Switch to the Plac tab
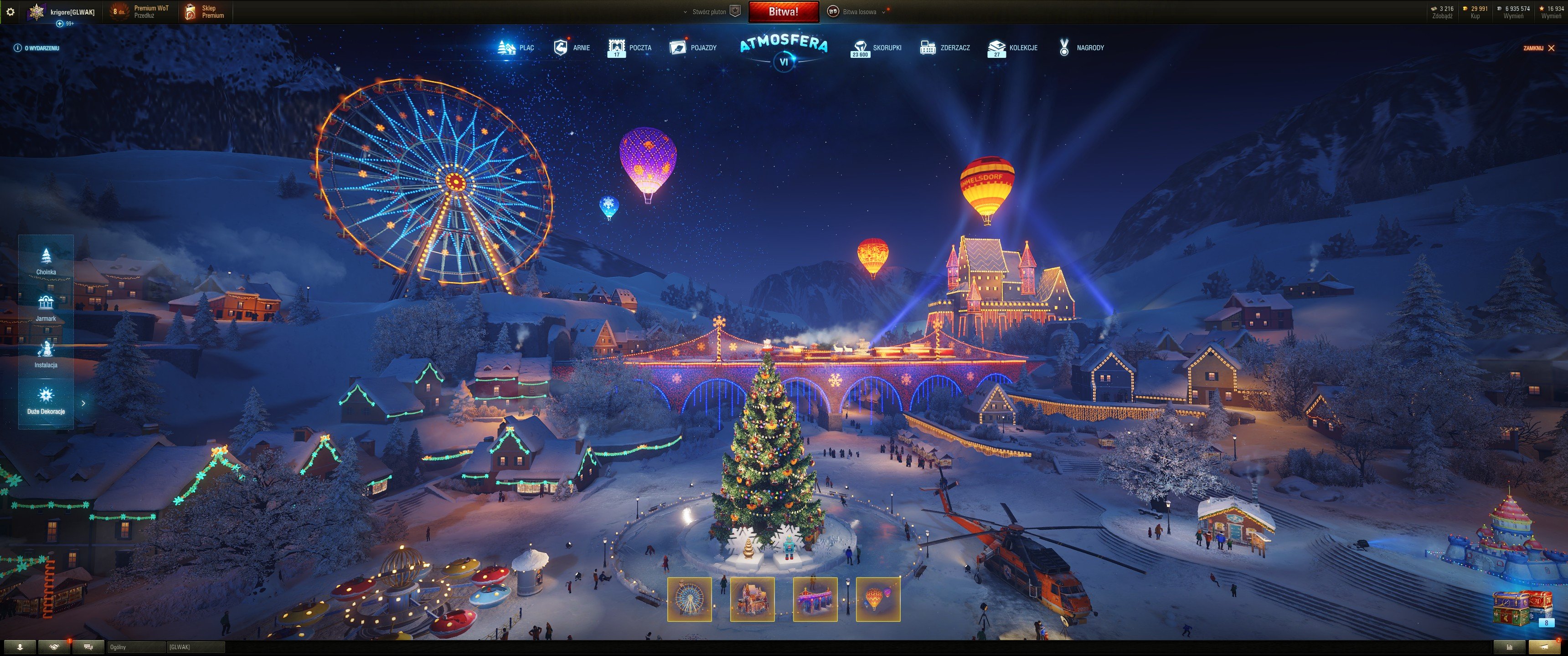Image resolution: width=1568 pixels, height=656 pixels. [x=516, y=47]
